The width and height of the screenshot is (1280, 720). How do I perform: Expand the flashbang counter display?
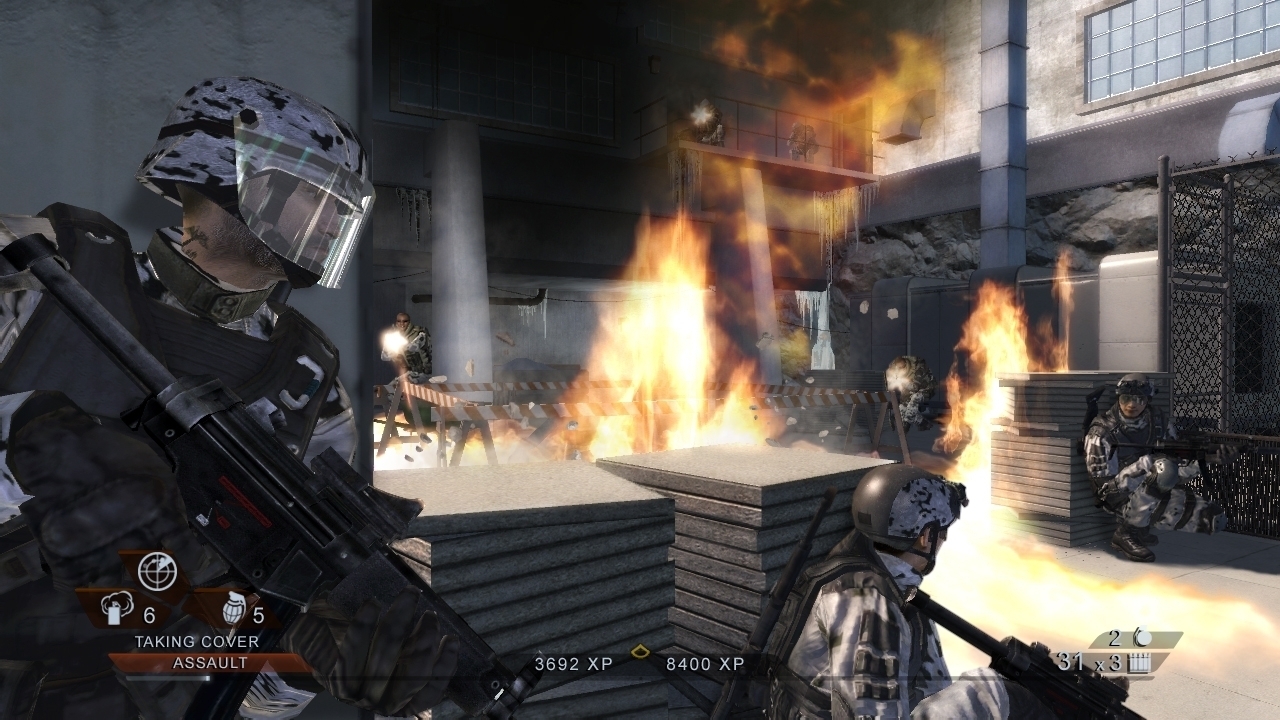click(1113, 637)
